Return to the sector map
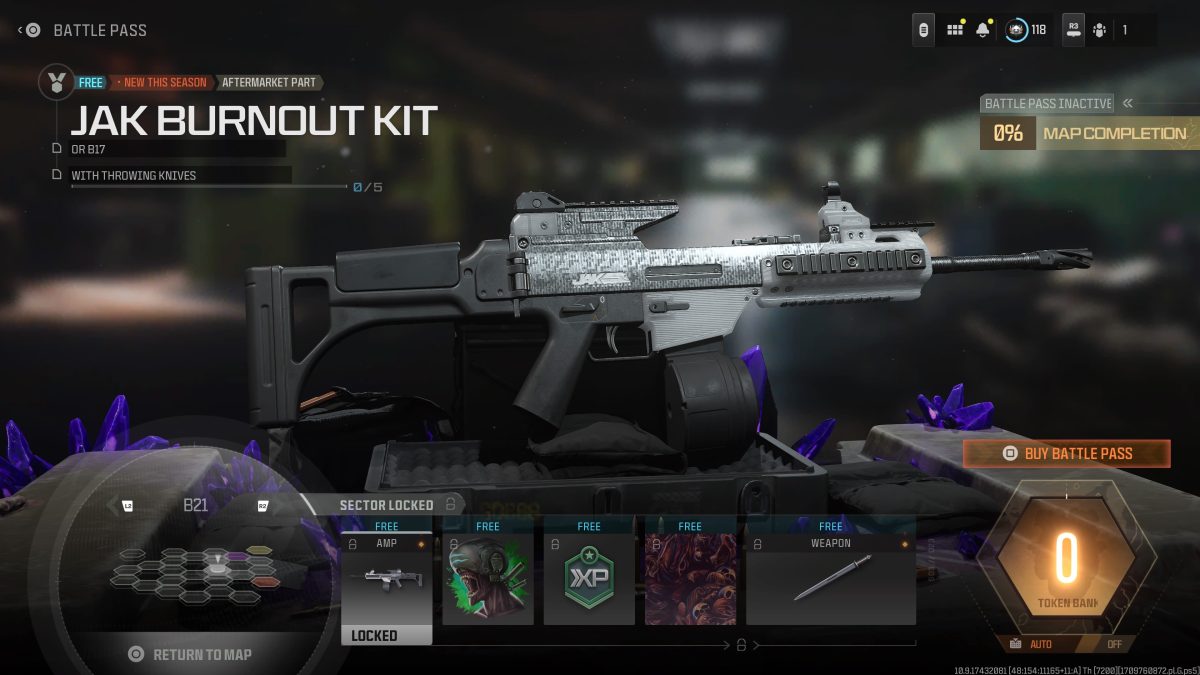The height and width of the screenshot is (675, 1200). [191, 654]
